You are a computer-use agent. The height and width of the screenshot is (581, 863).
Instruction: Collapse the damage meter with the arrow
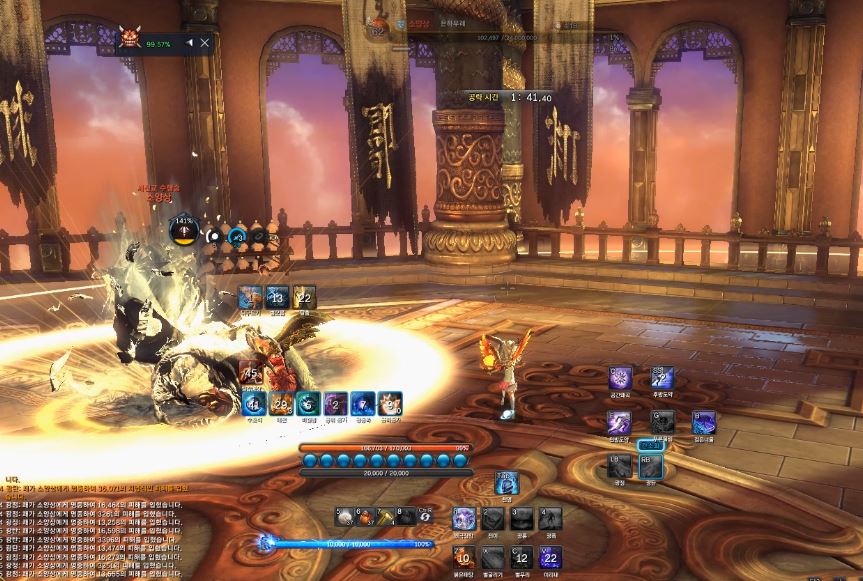(x=190, y=43)
